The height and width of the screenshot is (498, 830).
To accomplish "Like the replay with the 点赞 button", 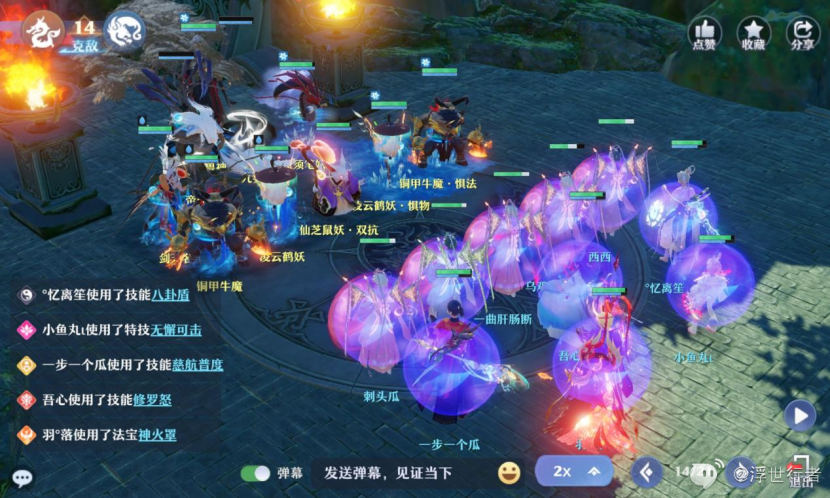I will 703,33.
